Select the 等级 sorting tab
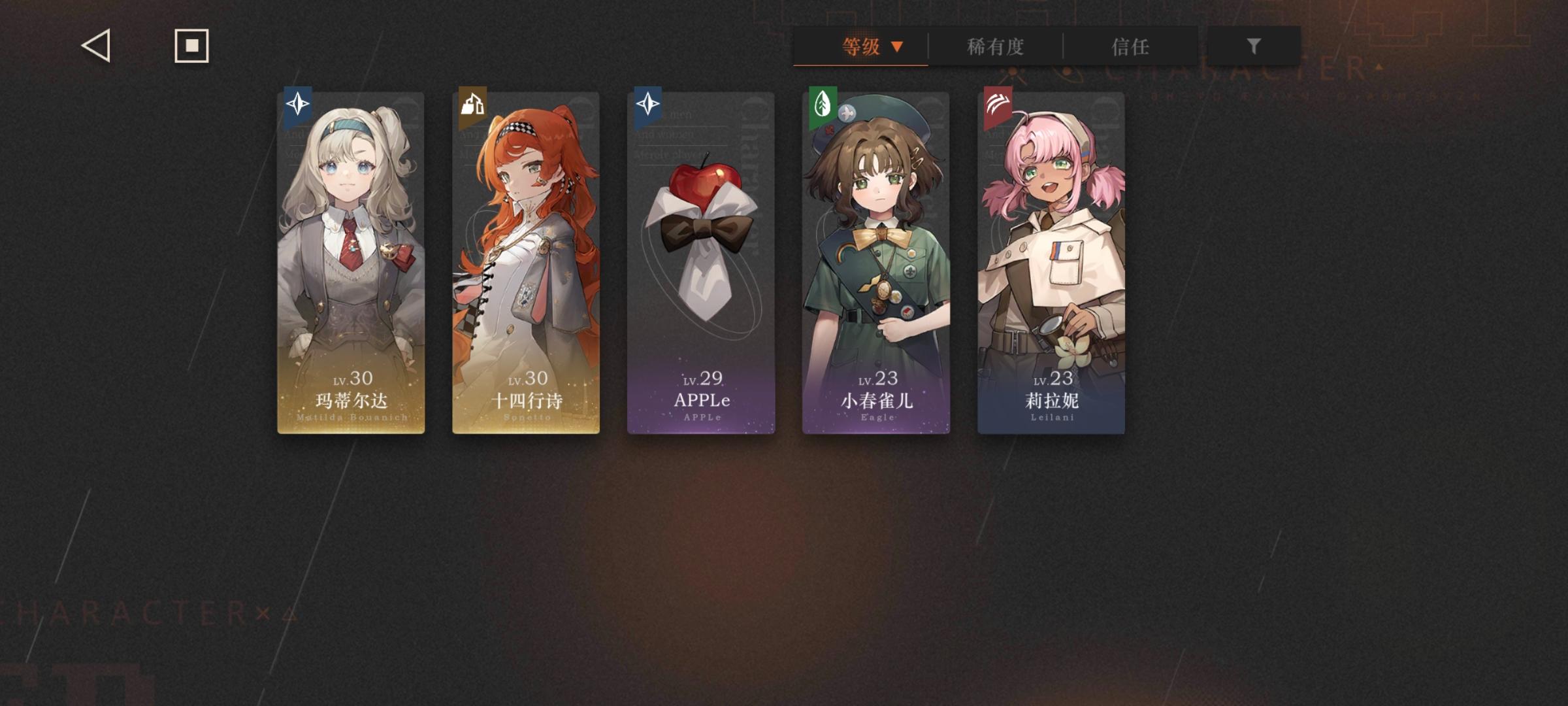This screenshot has width=1568, height=706. tap(860, 46)
